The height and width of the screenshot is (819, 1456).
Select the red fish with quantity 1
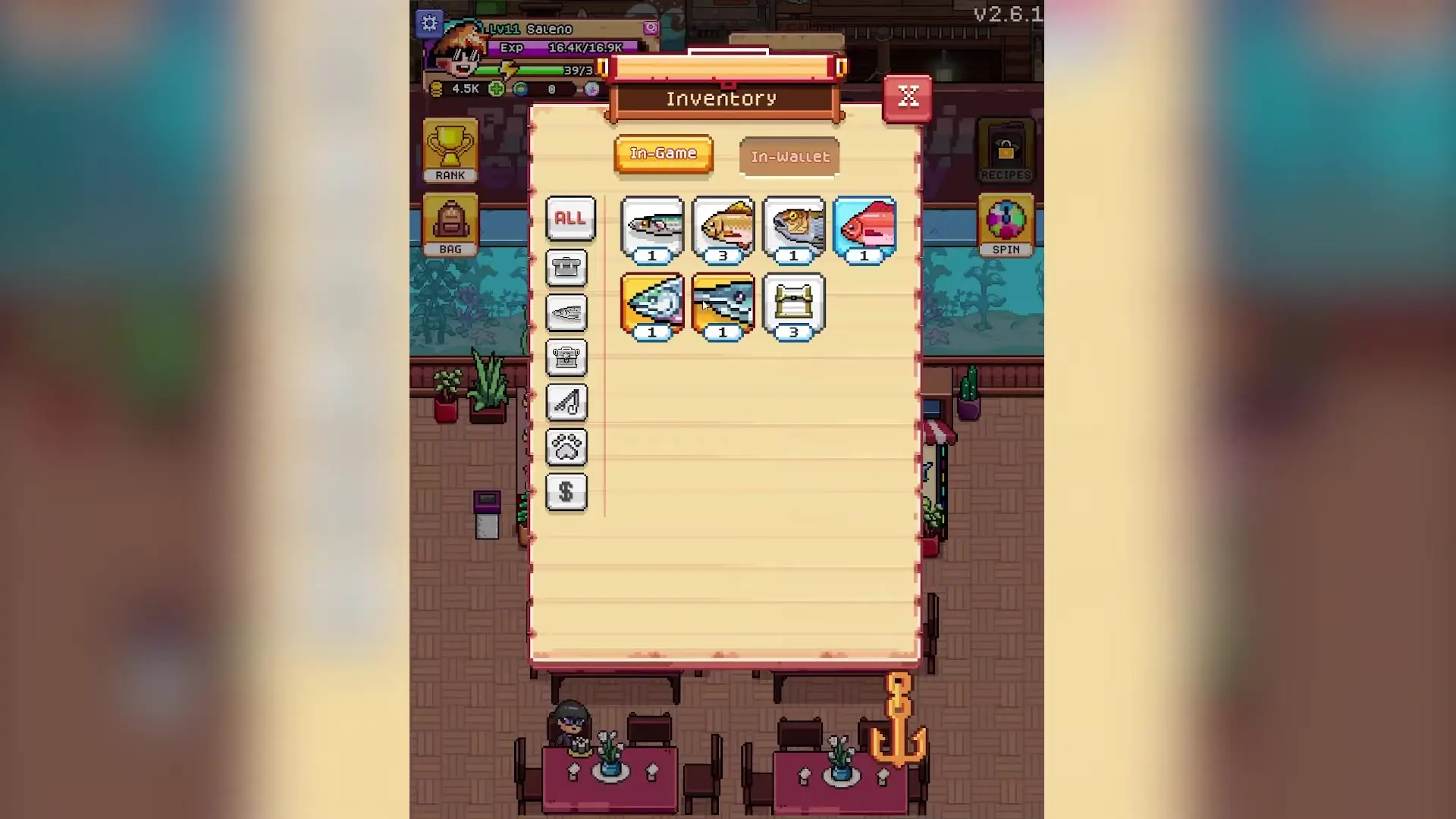coord(864,226)
